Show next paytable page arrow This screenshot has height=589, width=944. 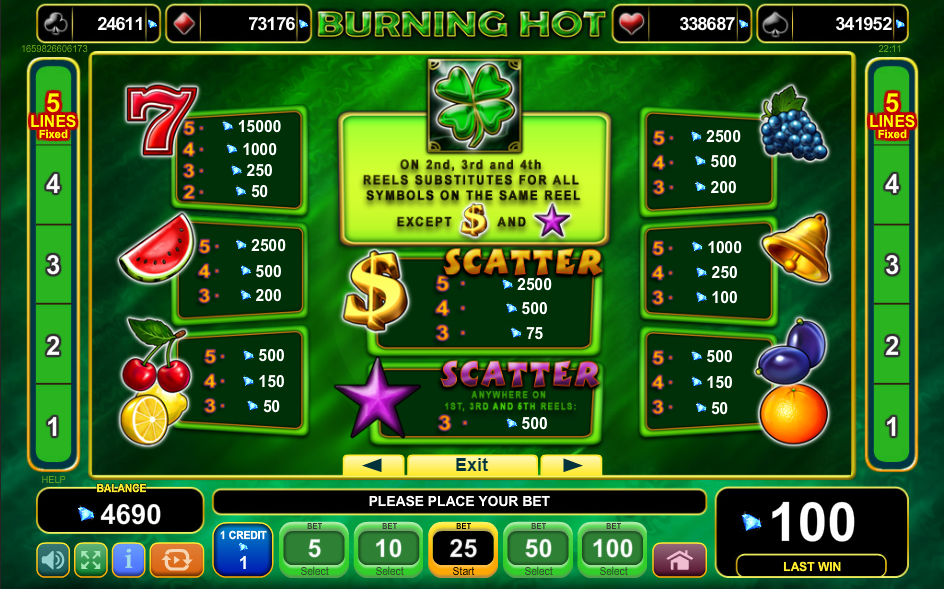[x=572, y=465]
